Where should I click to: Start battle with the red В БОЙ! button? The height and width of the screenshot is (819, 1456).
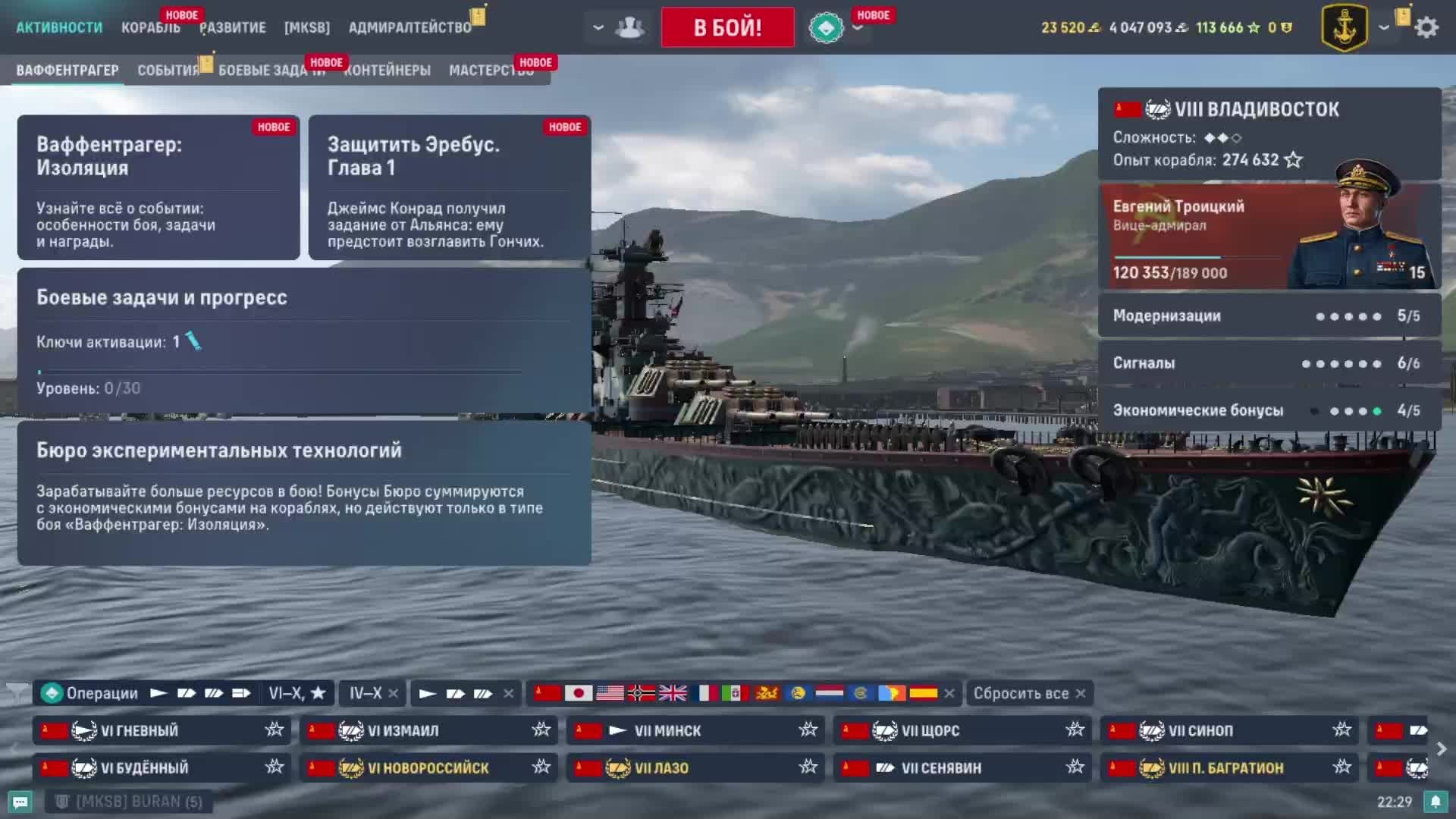pyautogui.click(x=727, y=27)
